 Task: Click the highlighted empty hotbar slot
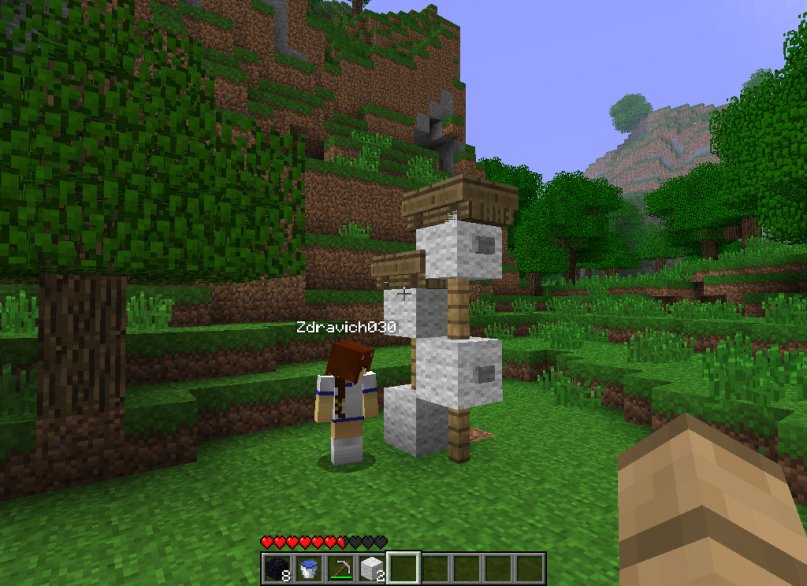click(403, 569)
